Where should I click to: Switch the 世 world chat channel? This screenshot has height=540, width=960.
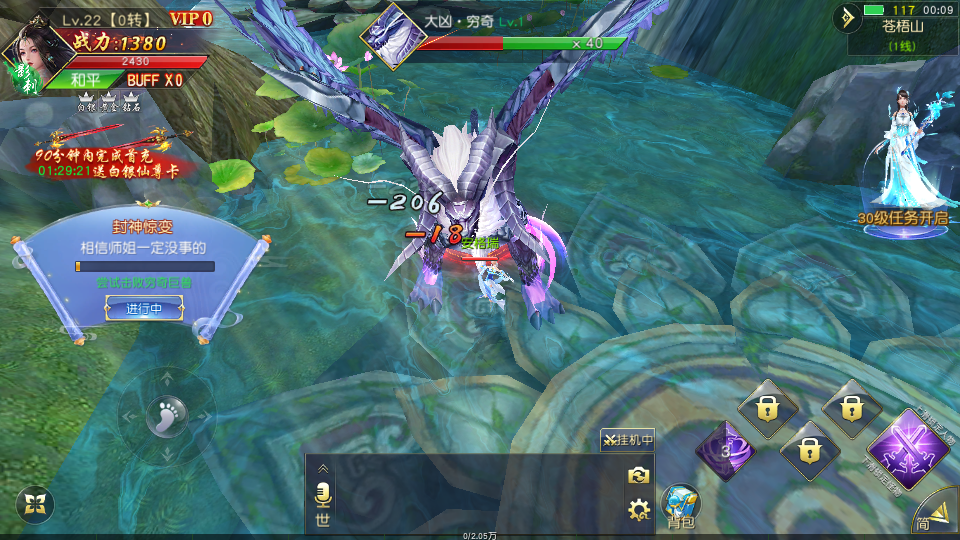323,519
